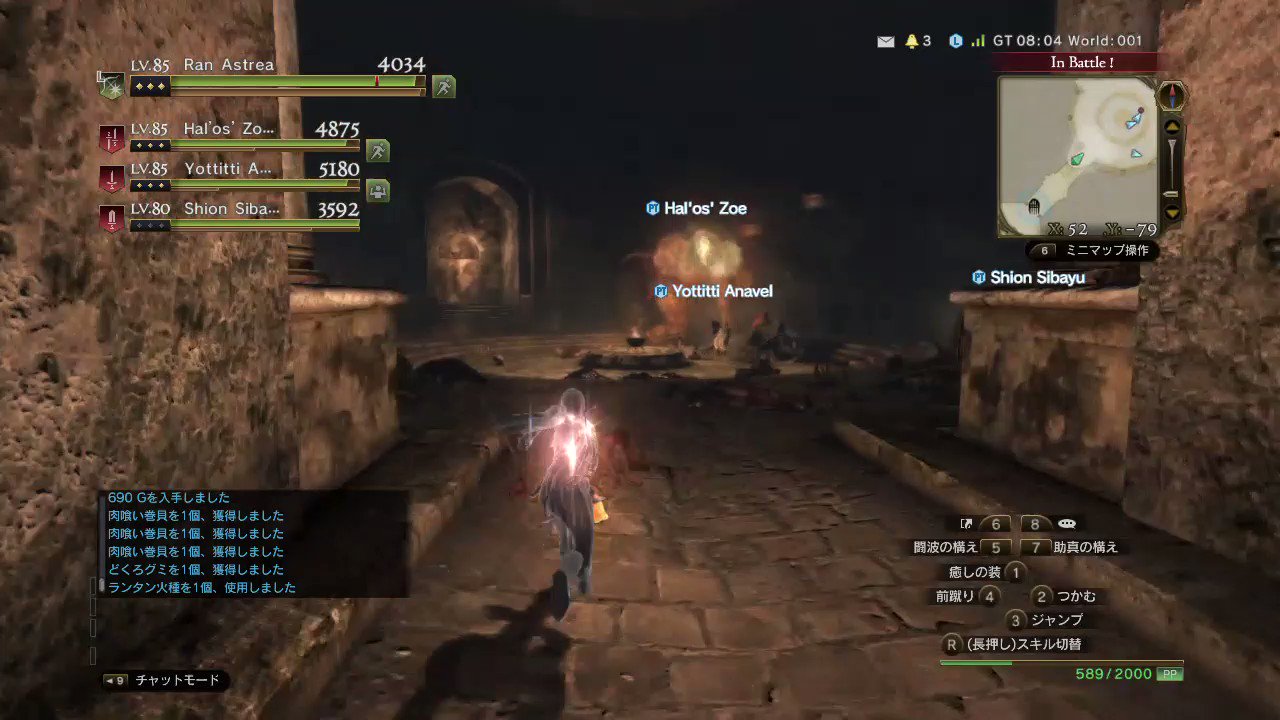Click Hal'os' Zo's red class icon
The image size is (1280, 720).
coord(110,137)
